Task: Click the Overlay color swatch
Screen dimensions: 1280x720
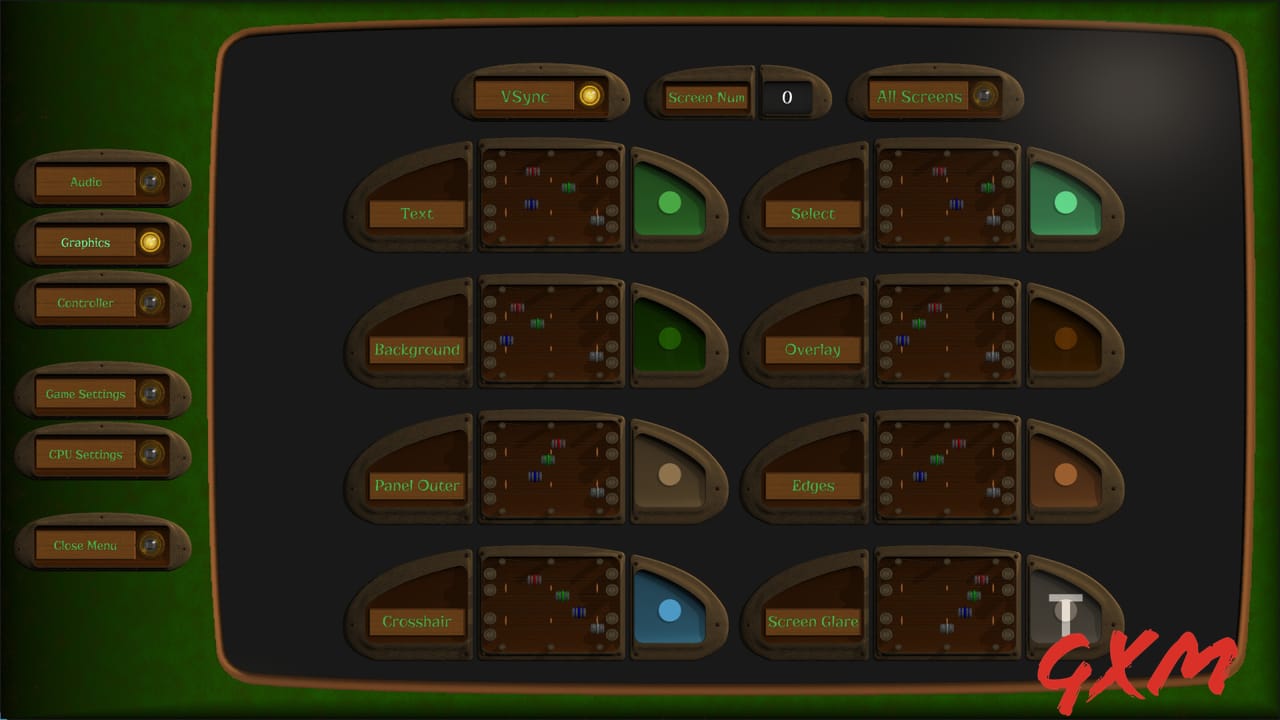Action: 1065,338
